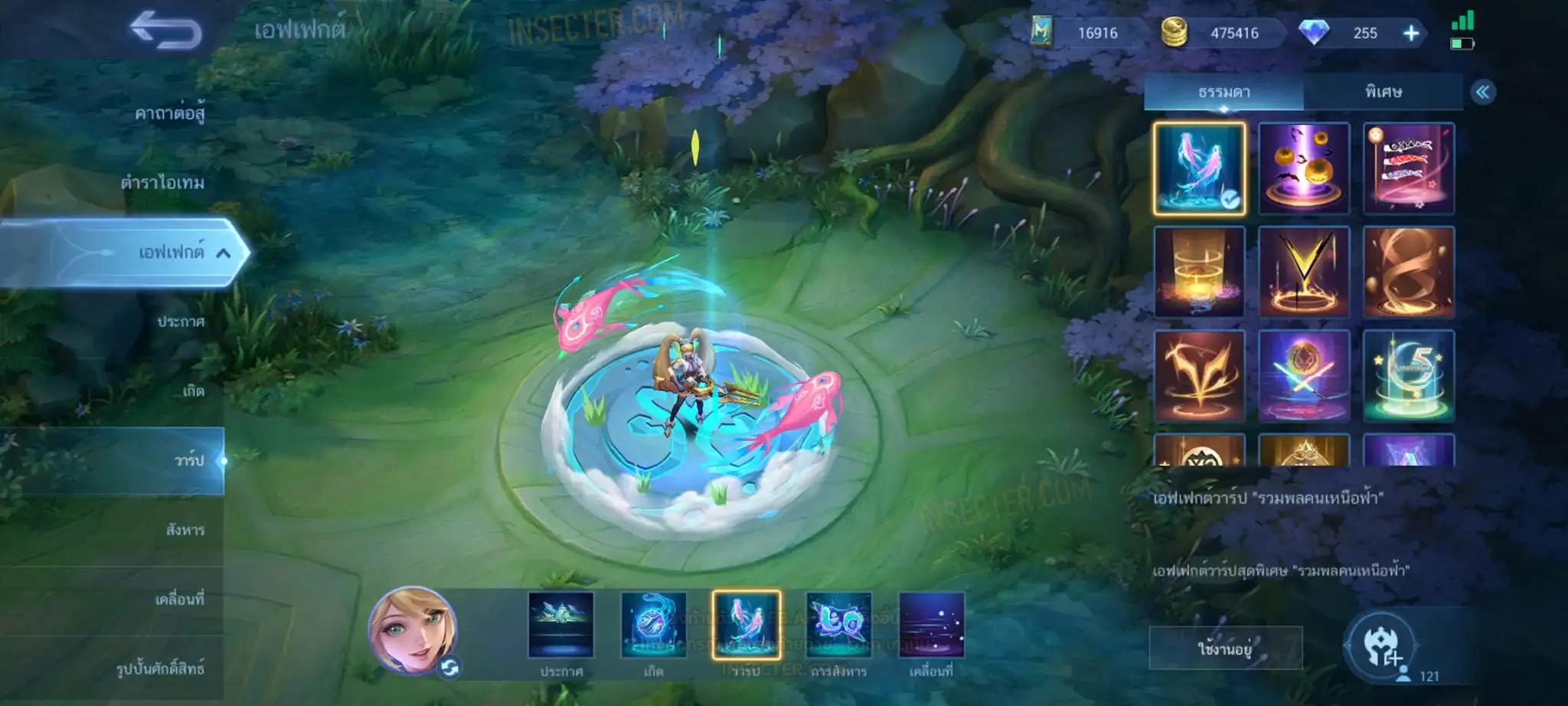Open the คาถาต่อสู้ menu entry
Image resolution: width=1568 pixels, height=706 pixels.
(169, 113)
